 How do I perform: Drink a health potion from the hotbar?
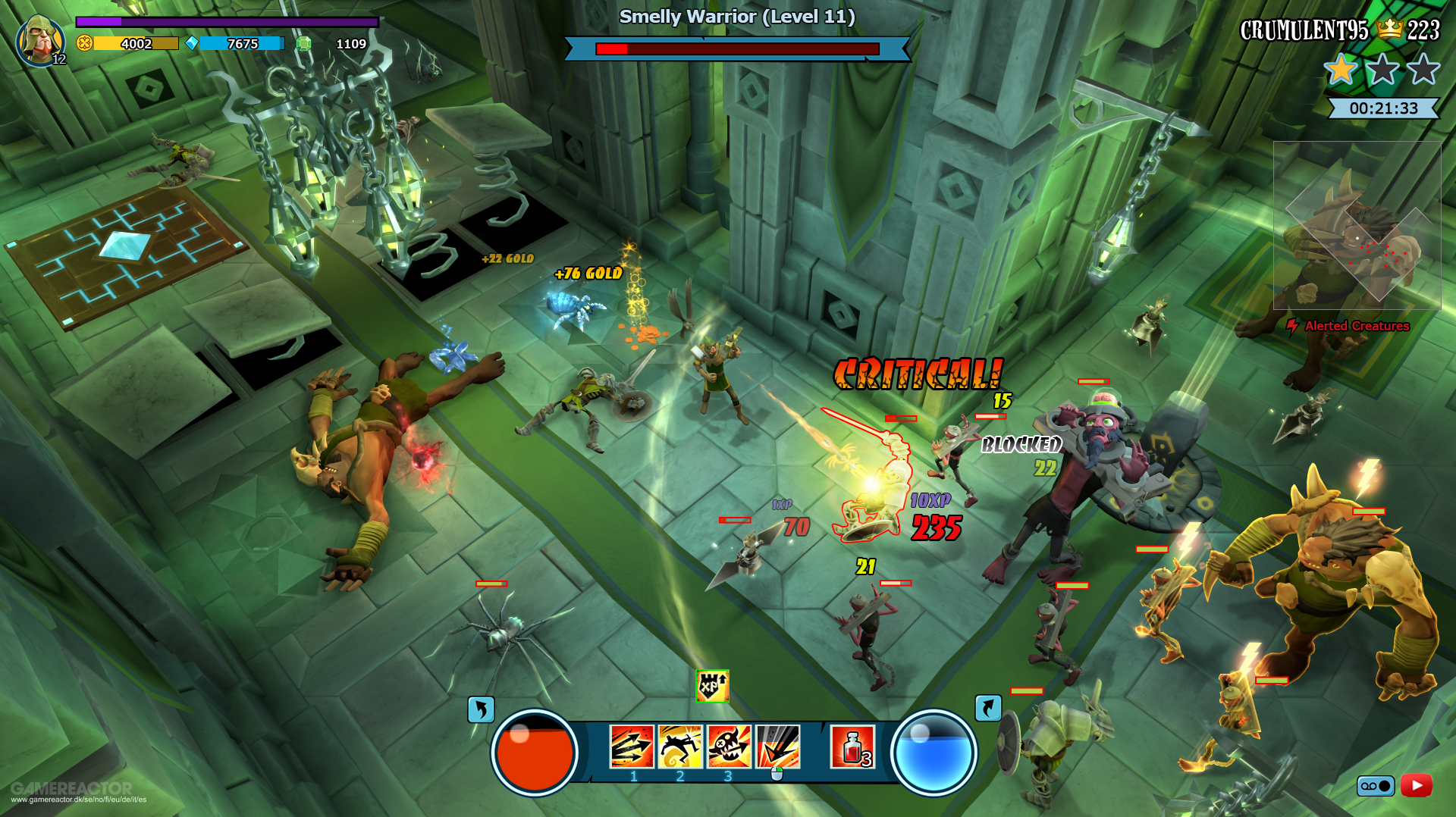click(854, 747)
